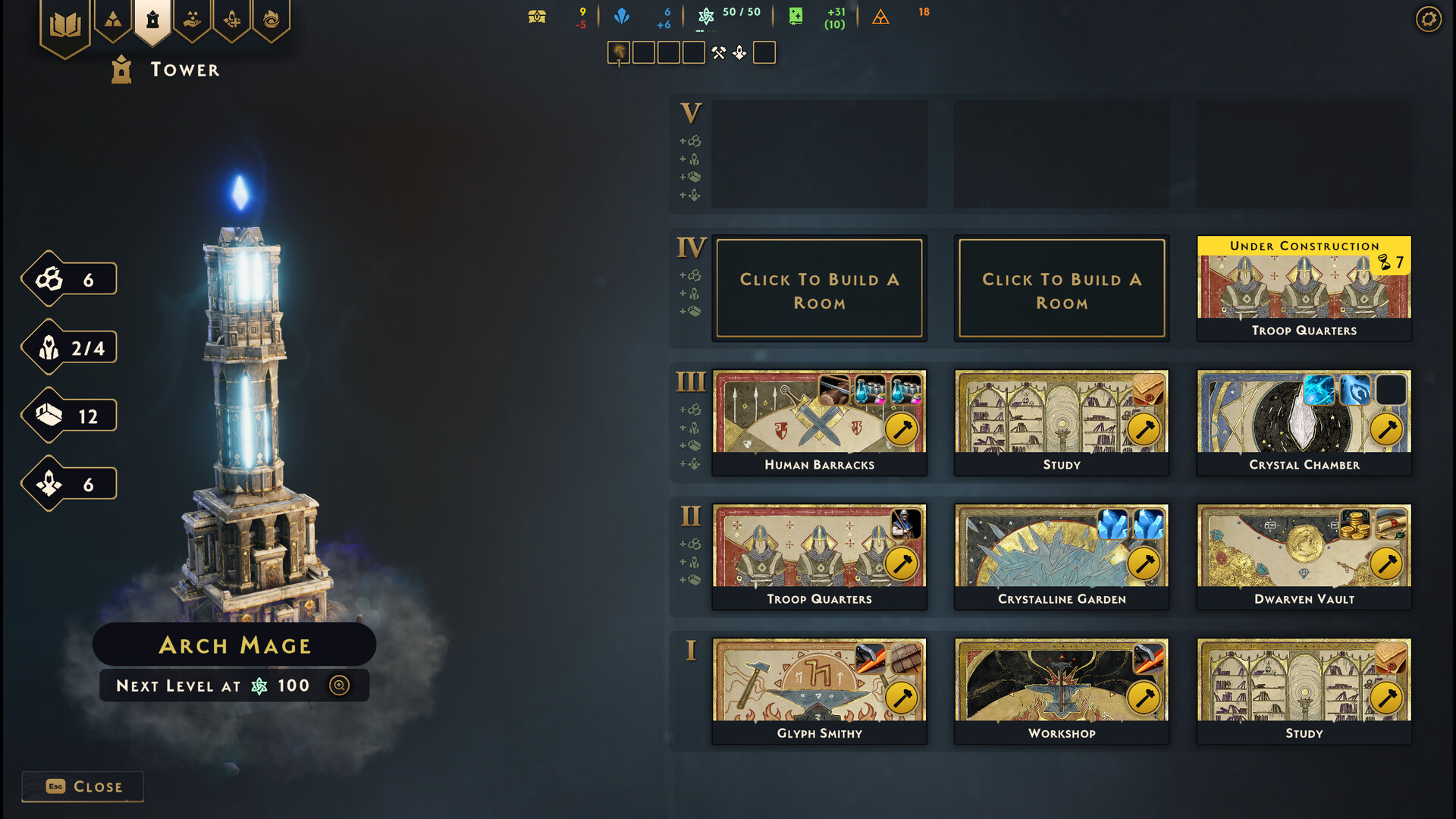Click the magnifier beside Next Level at 100
Image resolution: width=1456 pixels, height=819 pixels.
(339, 685)
